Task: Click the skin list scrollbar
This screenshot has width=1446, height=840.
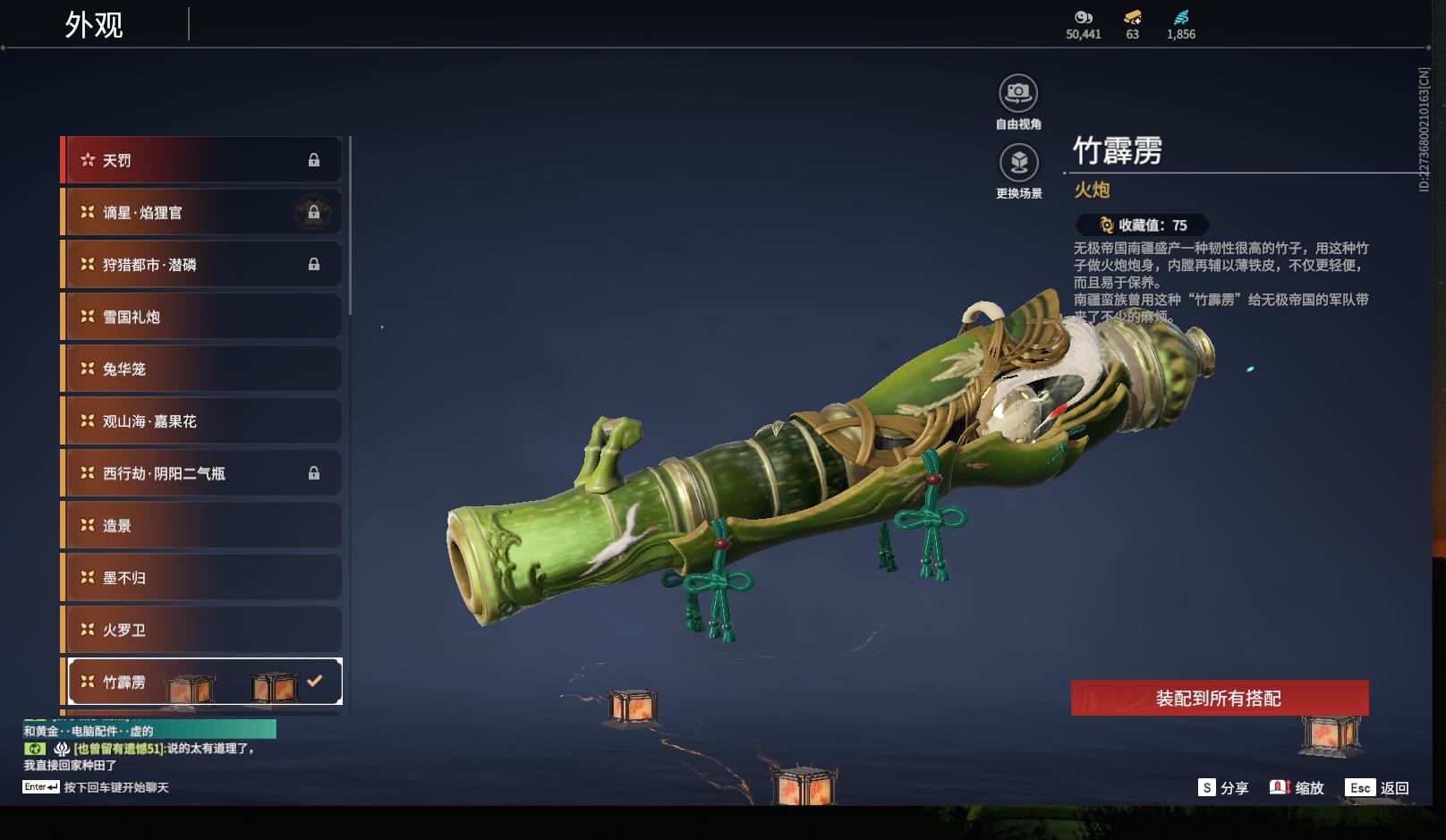Action: point(350,225)
